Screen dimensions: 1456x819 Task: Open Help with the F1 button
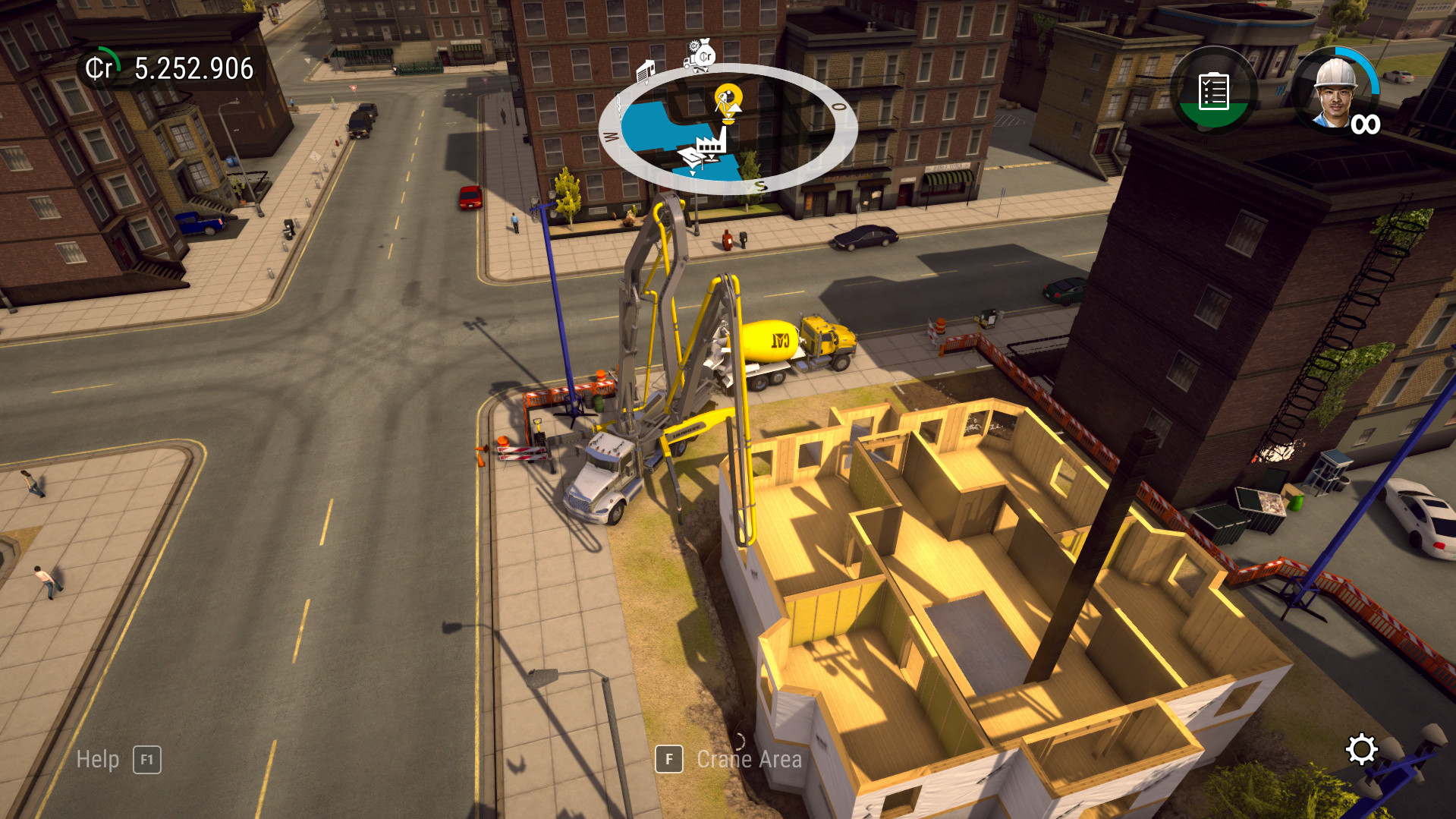(x=147, y=759)
